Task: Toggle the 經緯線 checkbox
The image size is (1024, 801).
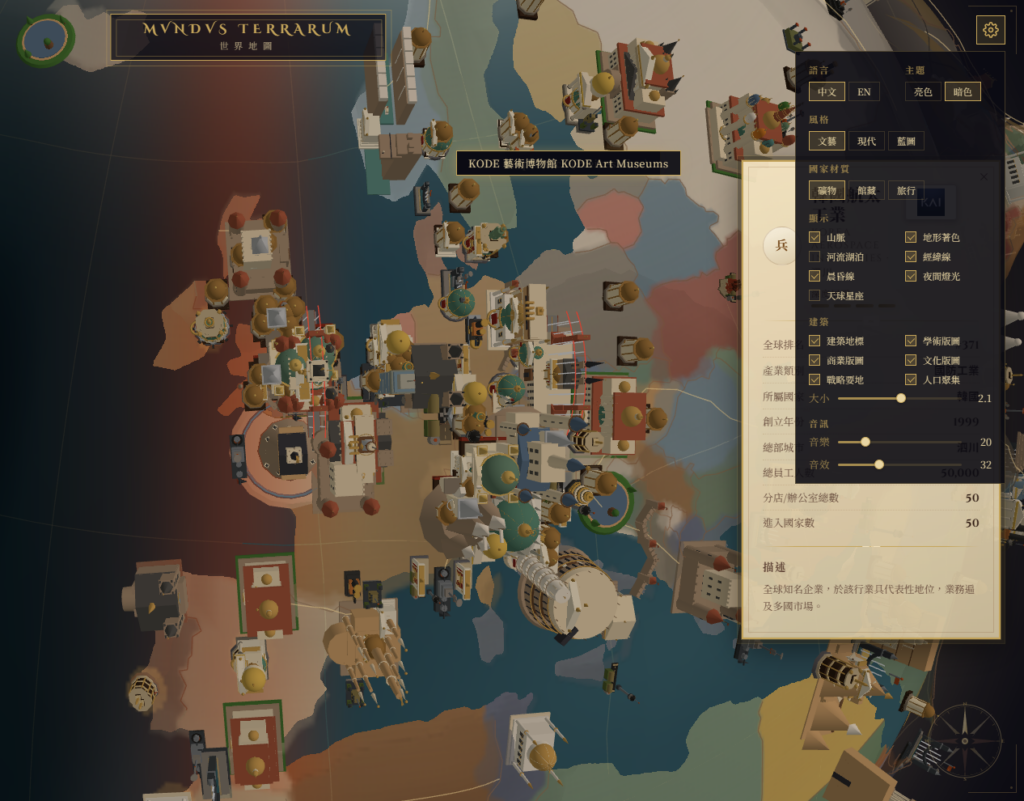Action: click(911, 257)
